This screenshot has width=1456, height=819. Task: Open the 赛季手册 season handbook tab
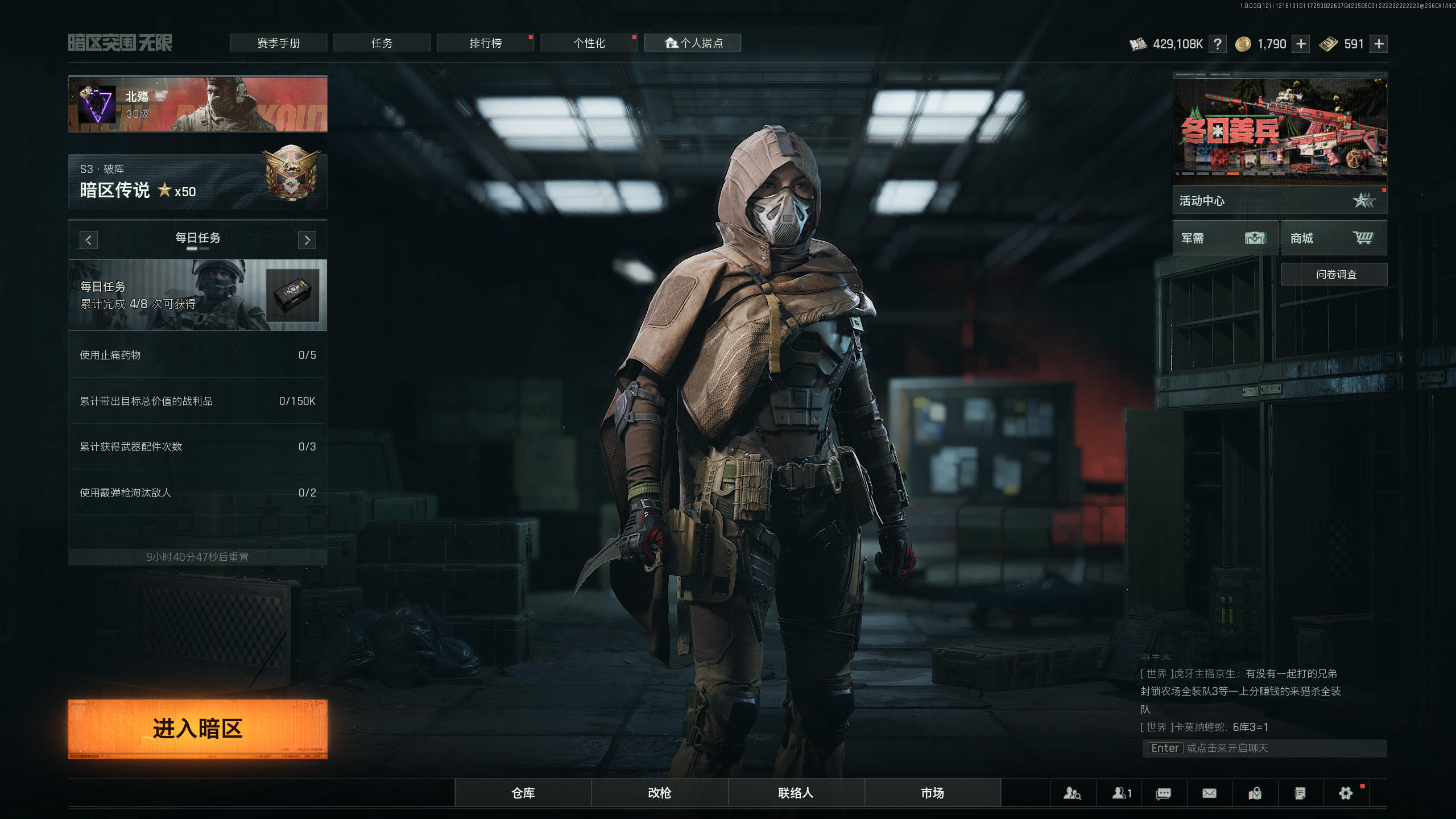click(x=278, y=43)
